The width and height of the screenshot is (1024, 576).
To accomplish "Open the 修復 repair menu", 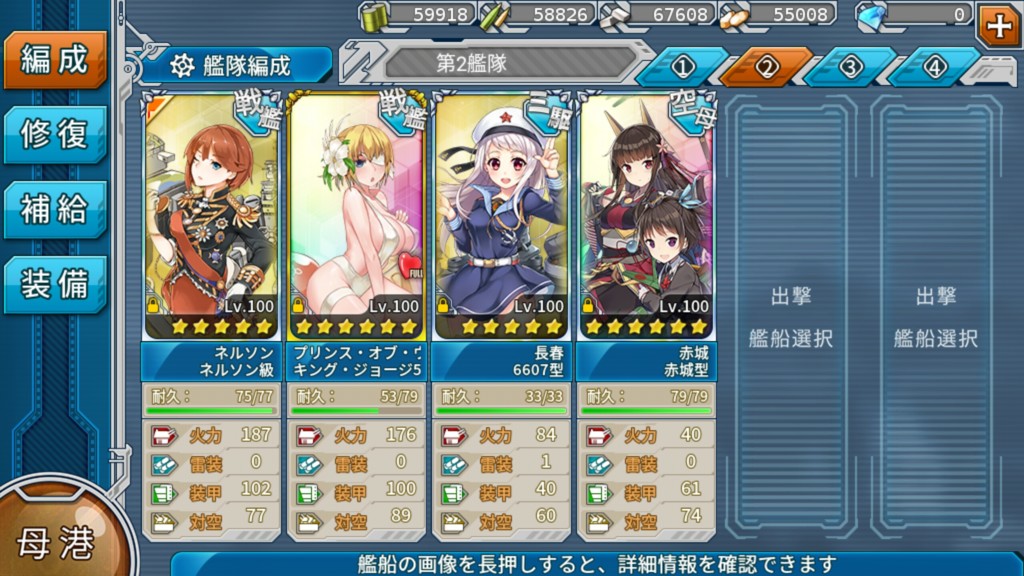I will 54,134.
